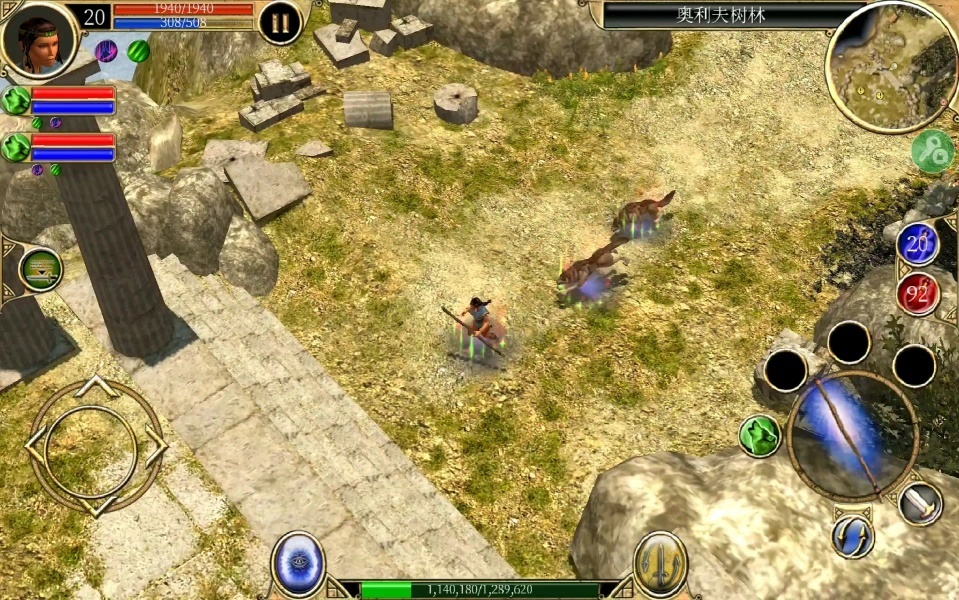Open the character portrait menu

tap(38, 38)
